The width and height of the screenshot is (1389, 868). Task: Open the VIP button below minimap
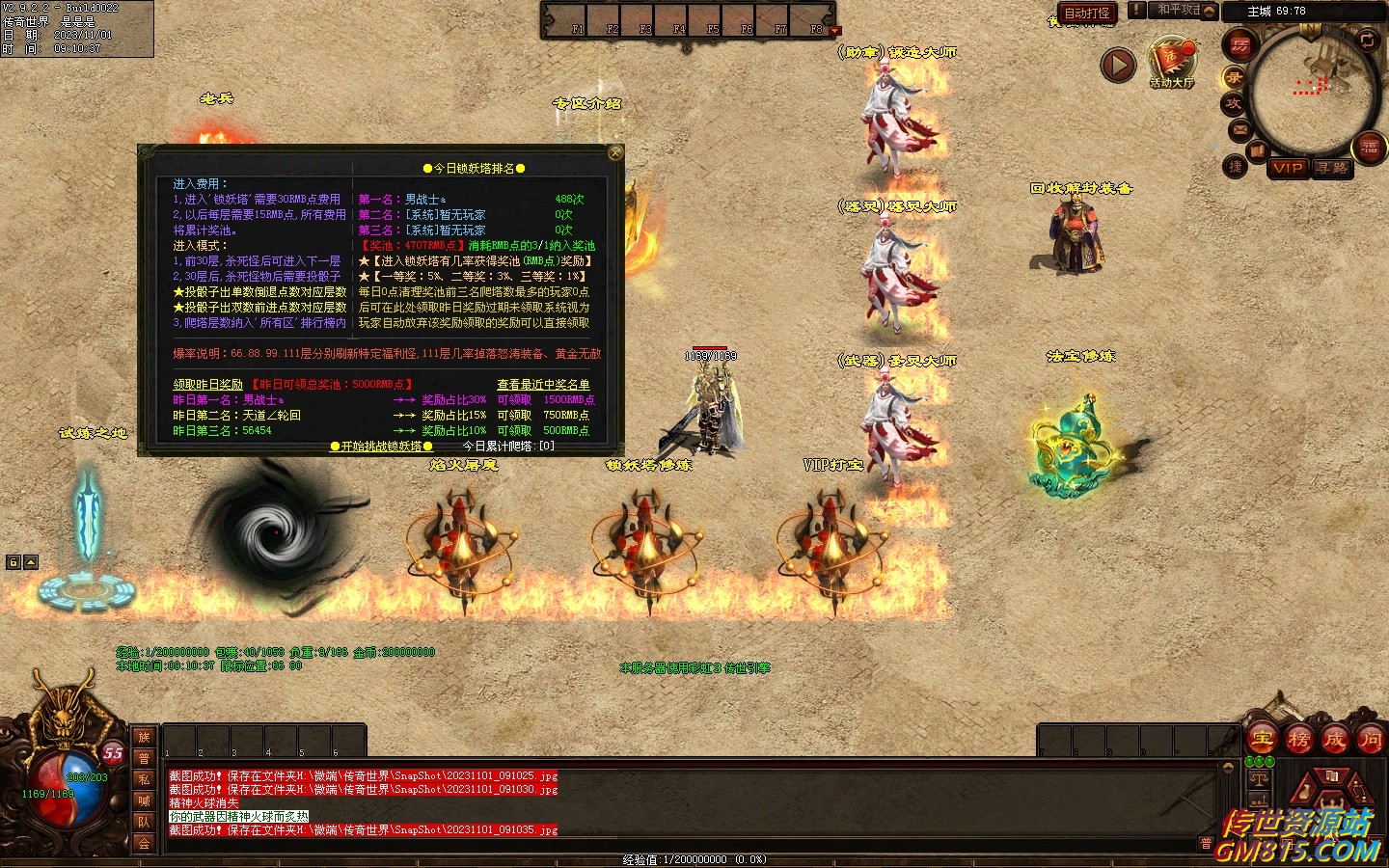(x=1288, y=168)
